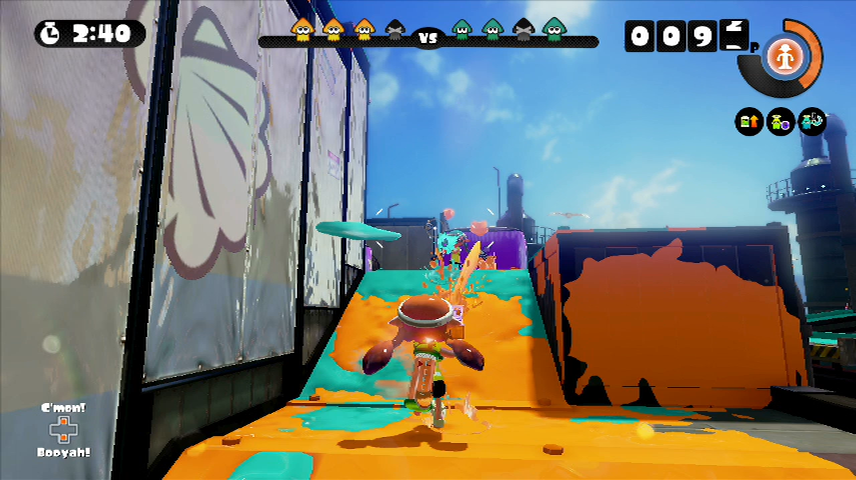Select the ink tank arrow ability icon

pos(748,123)
